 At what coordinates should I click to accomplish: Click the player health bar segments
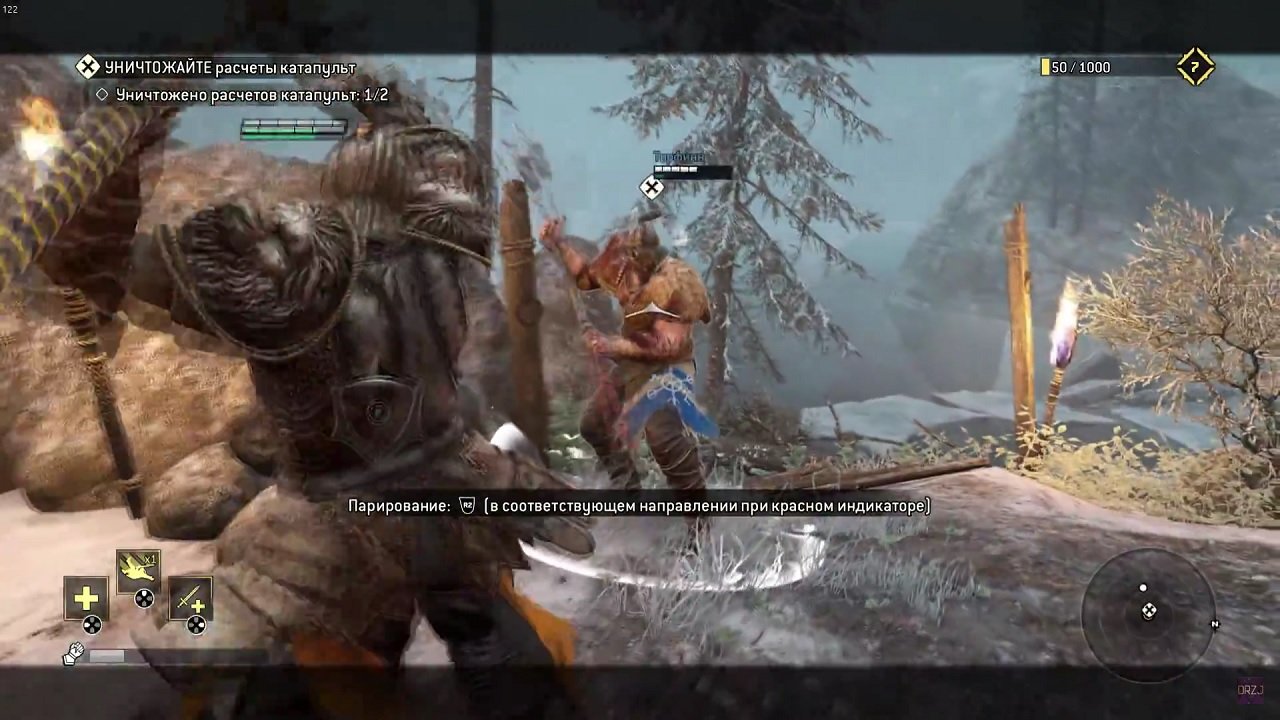290,128
